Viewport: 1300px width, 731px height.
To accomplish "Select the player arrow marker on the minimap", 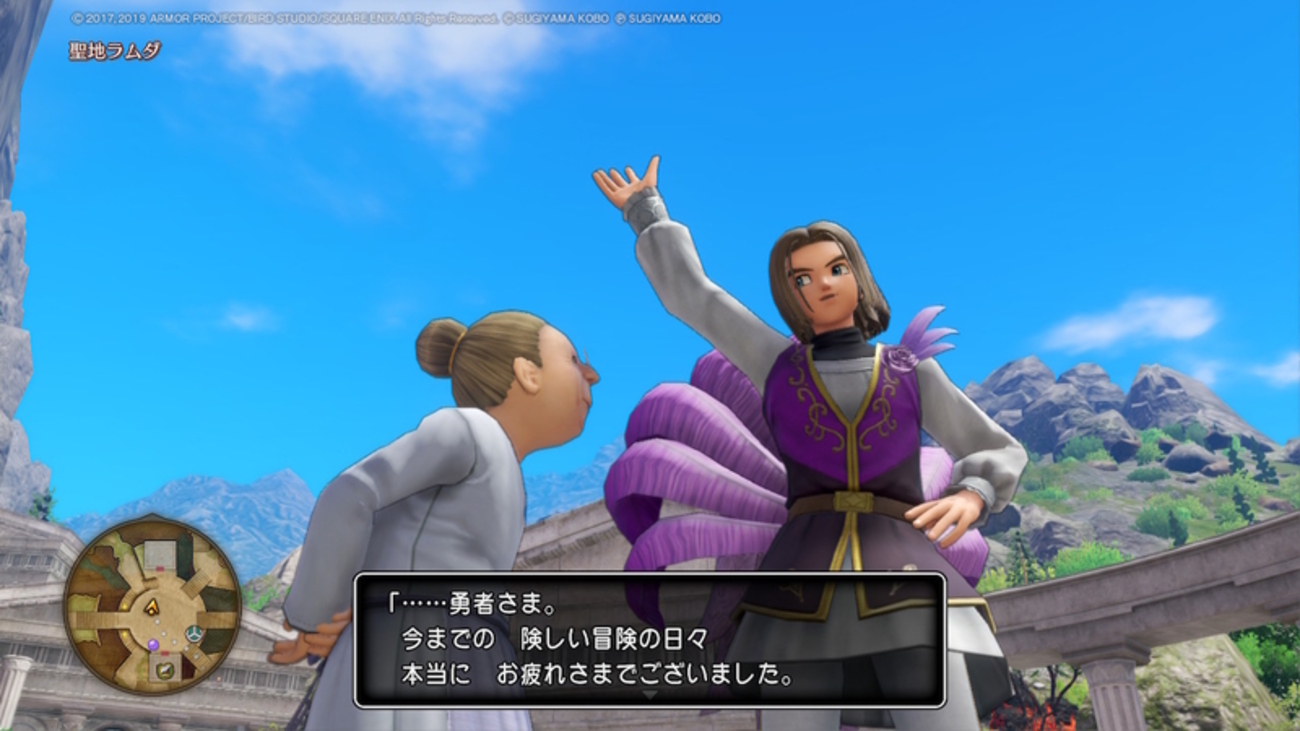I will pos(152,607).
